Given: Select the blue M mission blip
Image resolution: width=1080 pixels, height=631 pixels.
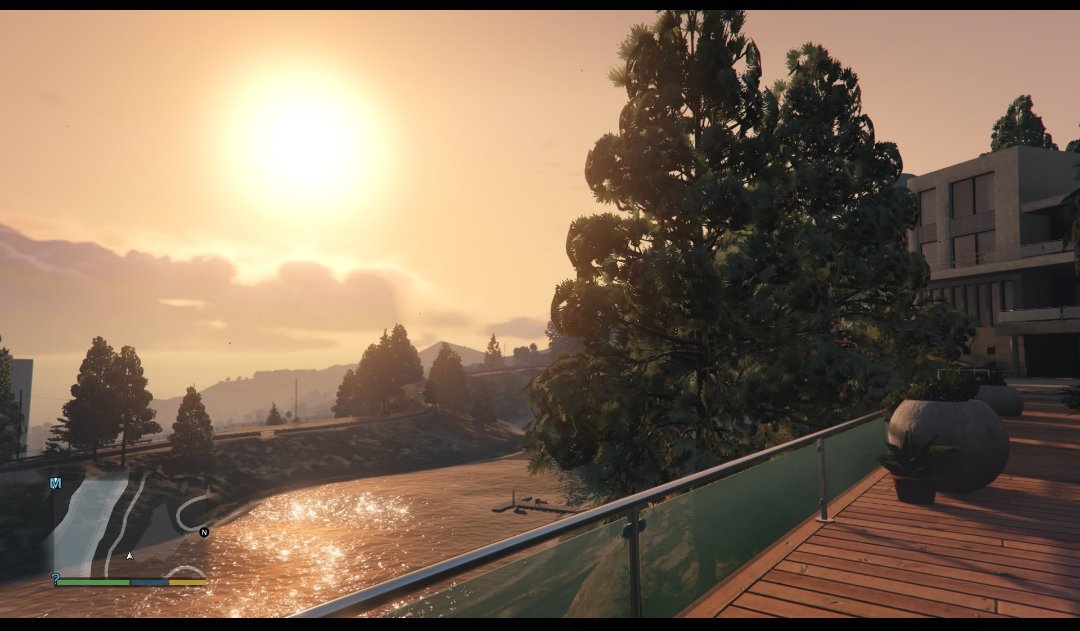Looking at the screenshot, I should point(56,483).
